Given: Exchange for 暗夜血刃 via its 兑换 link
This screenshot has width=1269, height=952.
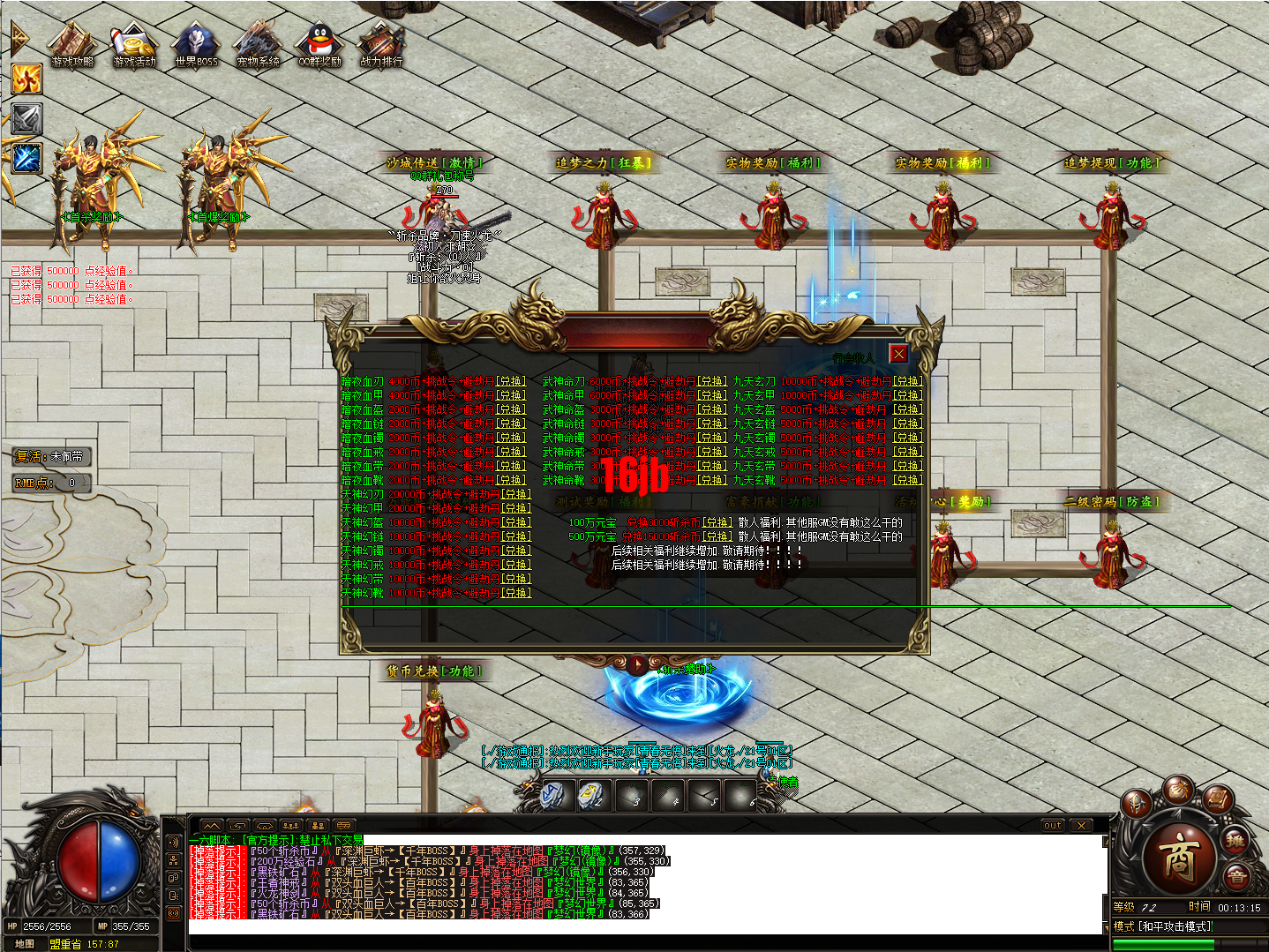Looking at the screenshot, I should pyautogui.click(x=511, y=382).
